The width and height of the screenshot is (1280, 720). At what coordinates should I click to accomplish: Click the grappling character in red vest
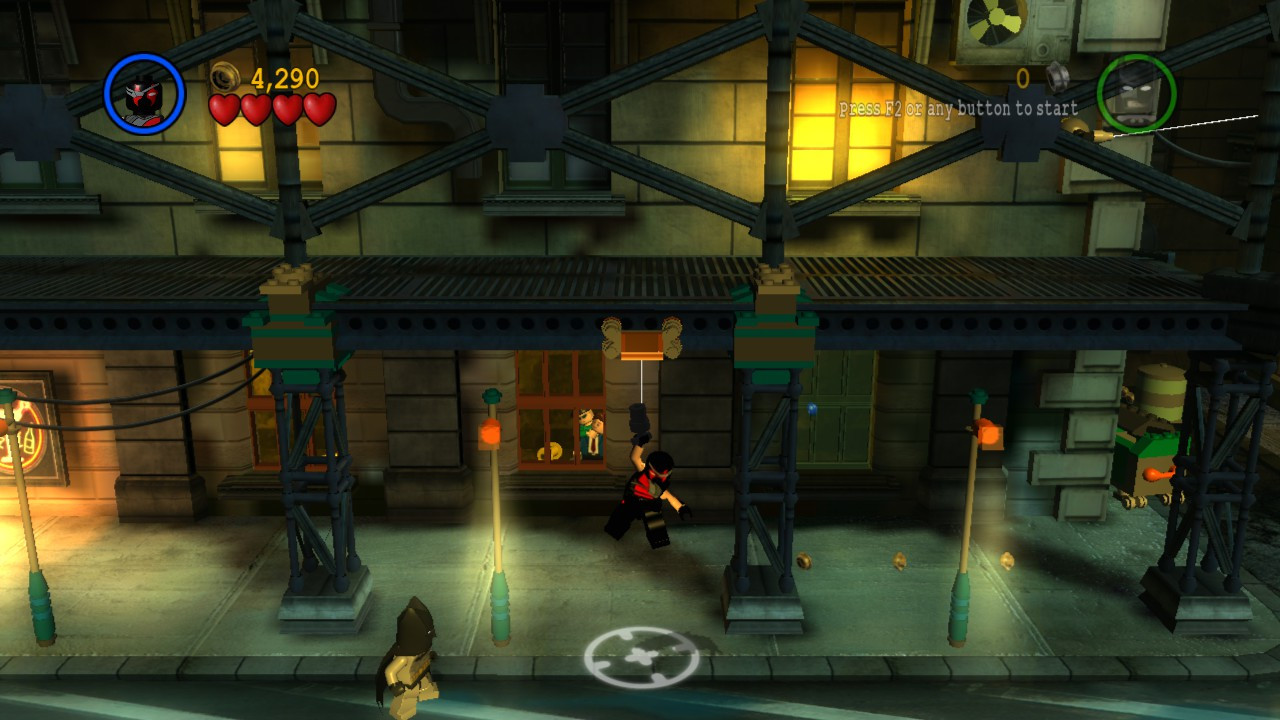[650, 490]
